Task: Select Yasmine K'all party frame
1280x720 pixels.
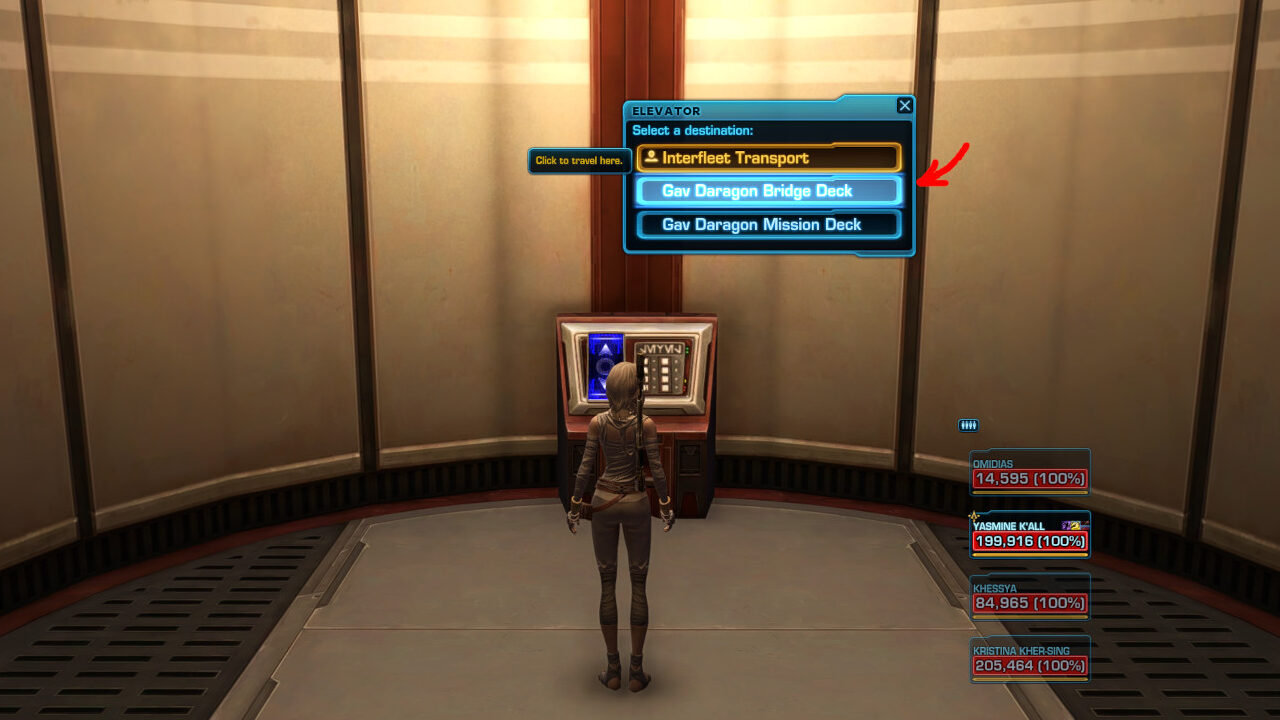Action: pos(1029,535)
